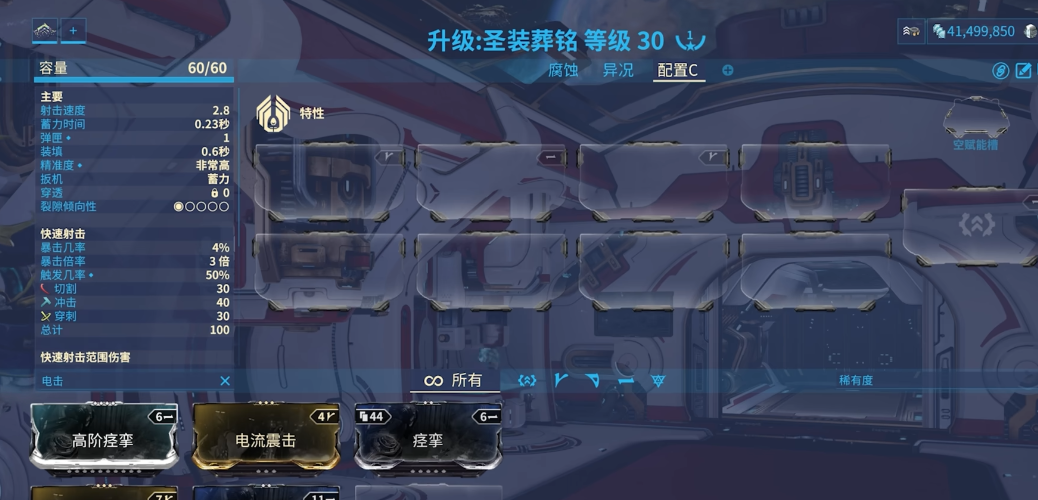Screen dimensions: 1038x500
Task: Add a new config with the plus icon
Action: tap(728, 70)
